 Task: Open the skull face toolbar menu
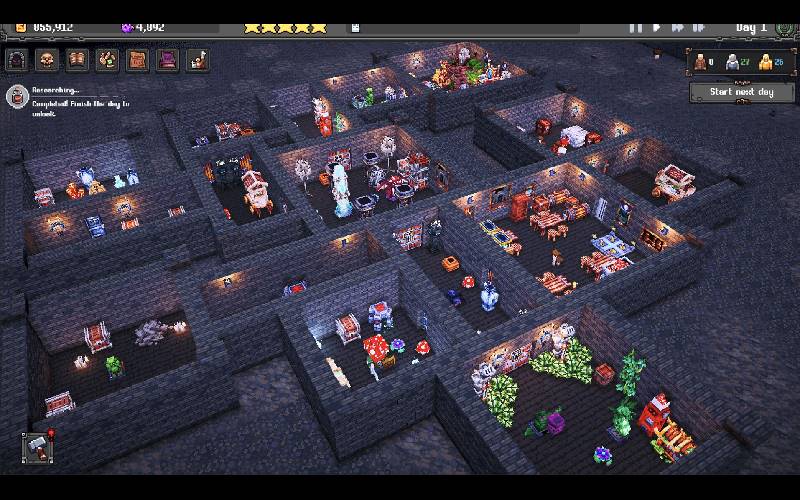click(47, 60)
